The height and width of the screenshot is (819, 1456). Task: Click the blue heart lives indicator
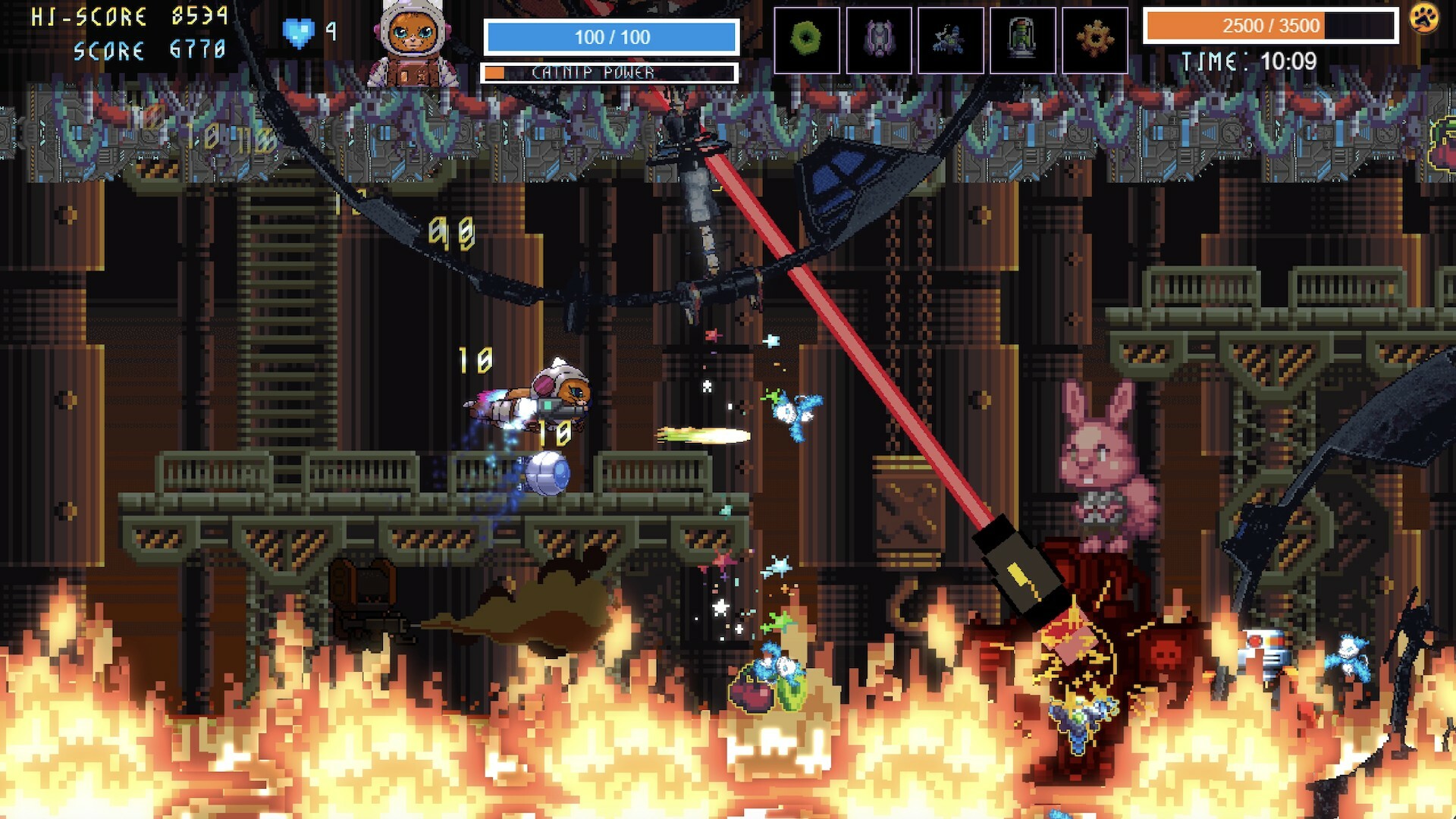[x=297, y=31]
